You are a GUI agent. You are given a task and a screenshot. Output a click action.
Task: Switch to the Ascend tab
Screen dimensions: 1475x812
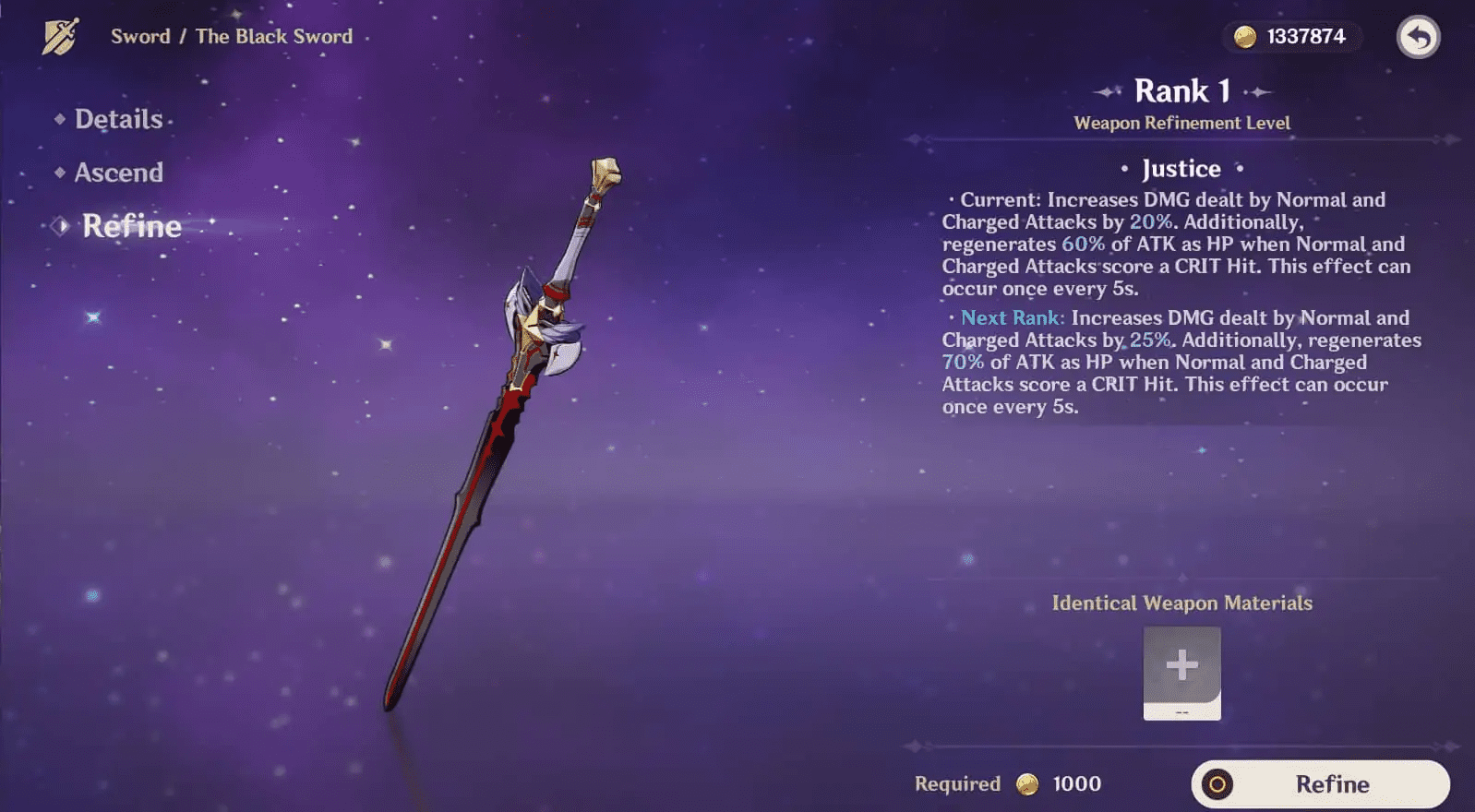coord(119,173)
